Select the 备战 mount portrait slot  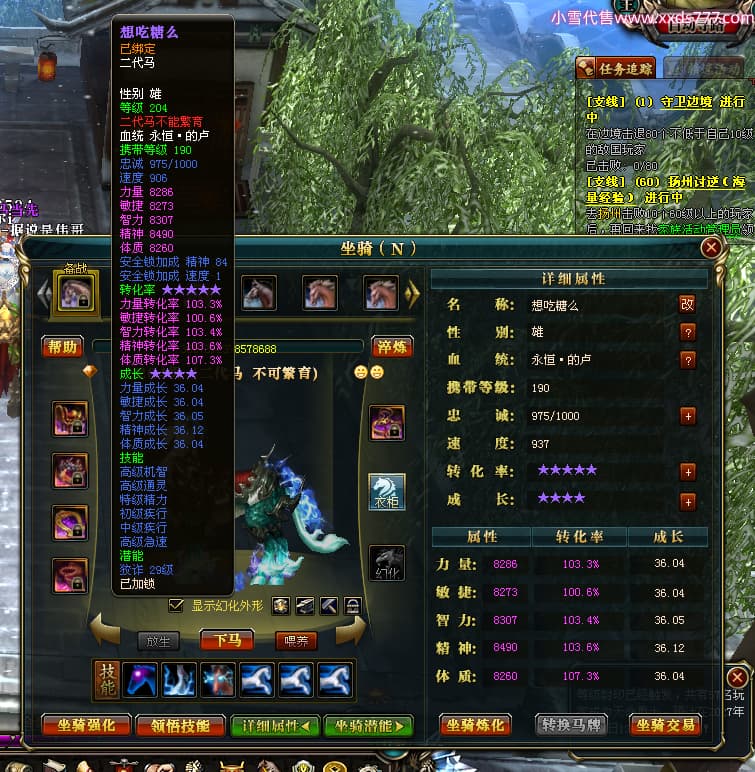[77, 292]
